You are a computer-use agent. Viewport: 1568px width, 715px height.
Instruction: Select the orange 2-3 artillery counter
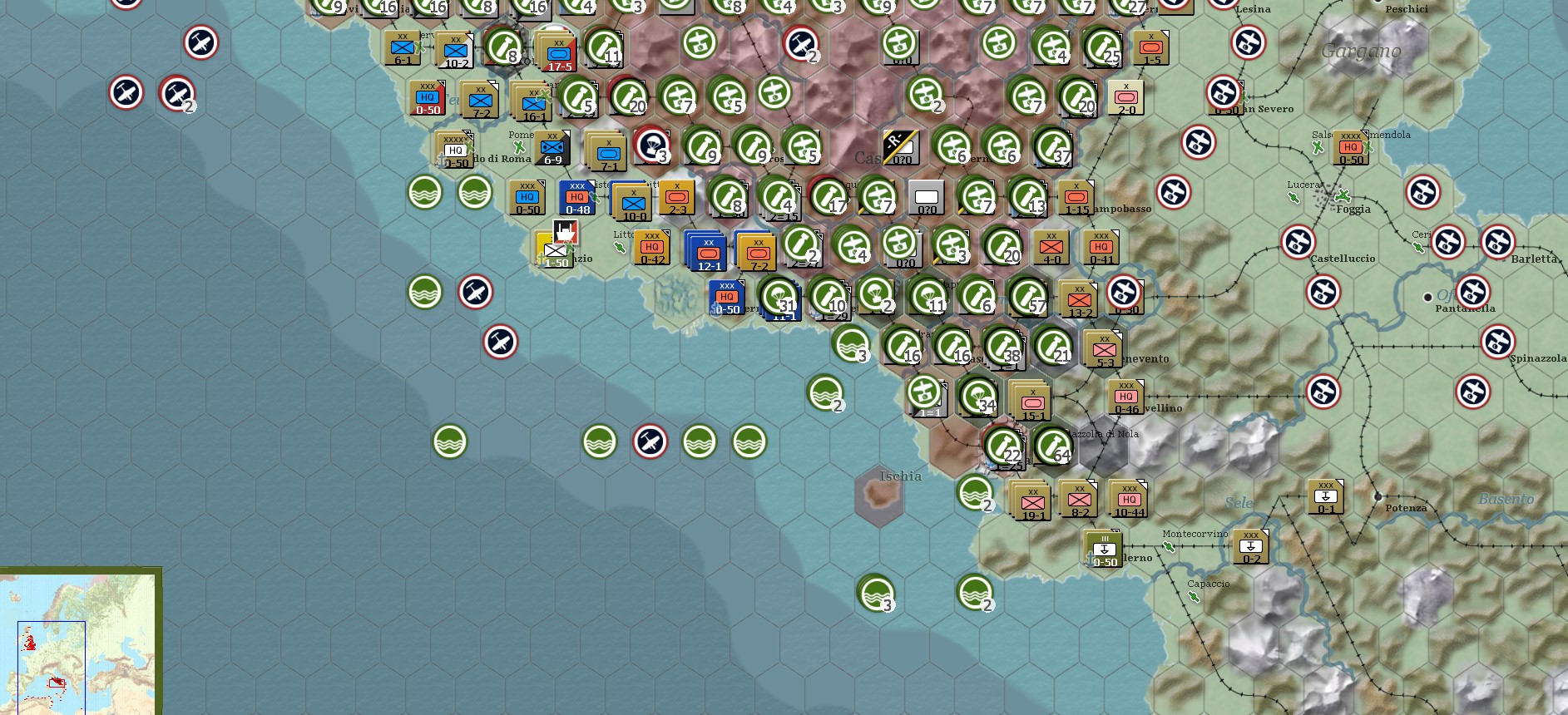pos(677,198)
